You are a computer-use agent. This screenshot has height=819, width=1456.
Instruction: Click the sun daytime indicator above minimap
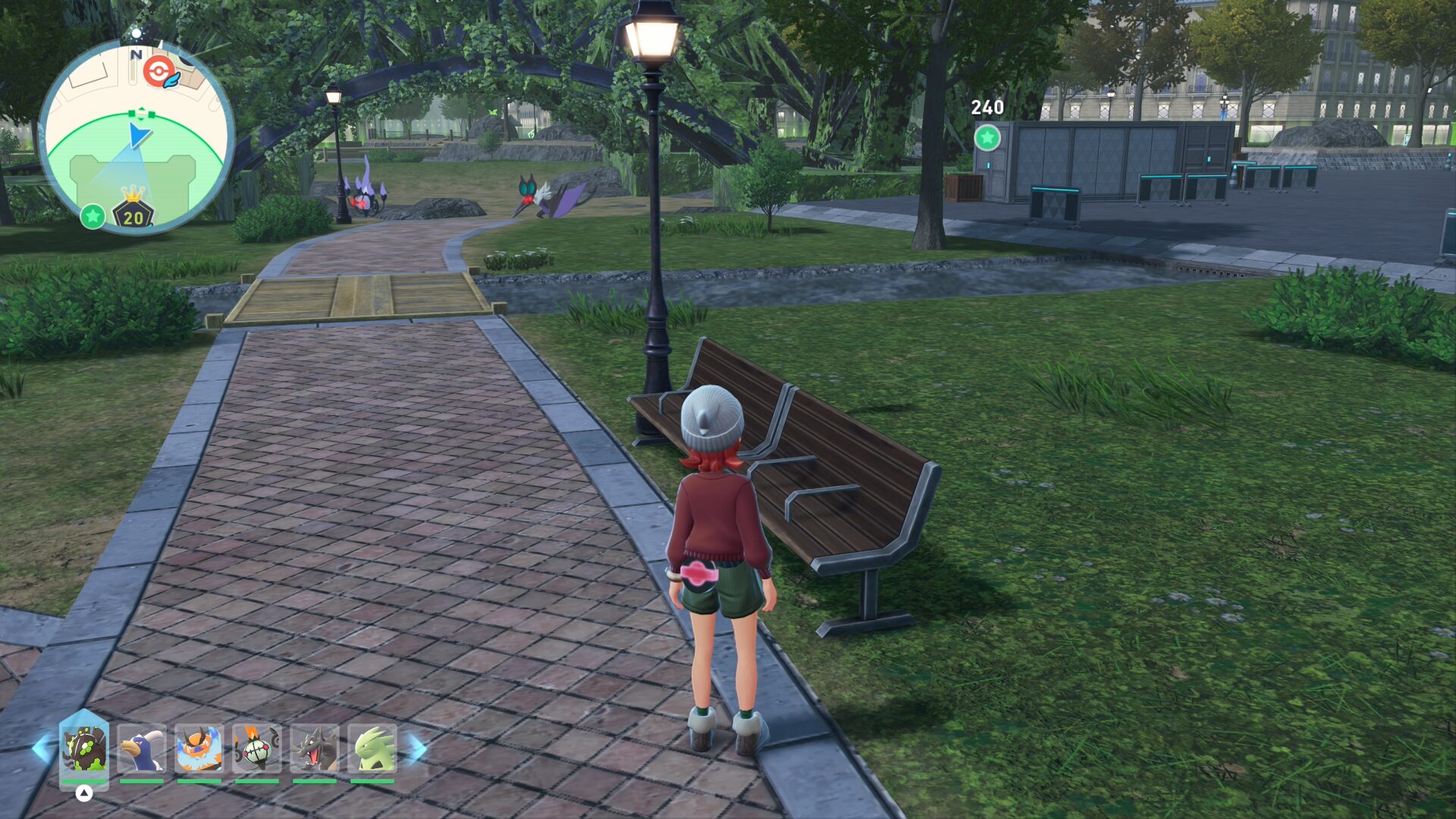(136, 33)
